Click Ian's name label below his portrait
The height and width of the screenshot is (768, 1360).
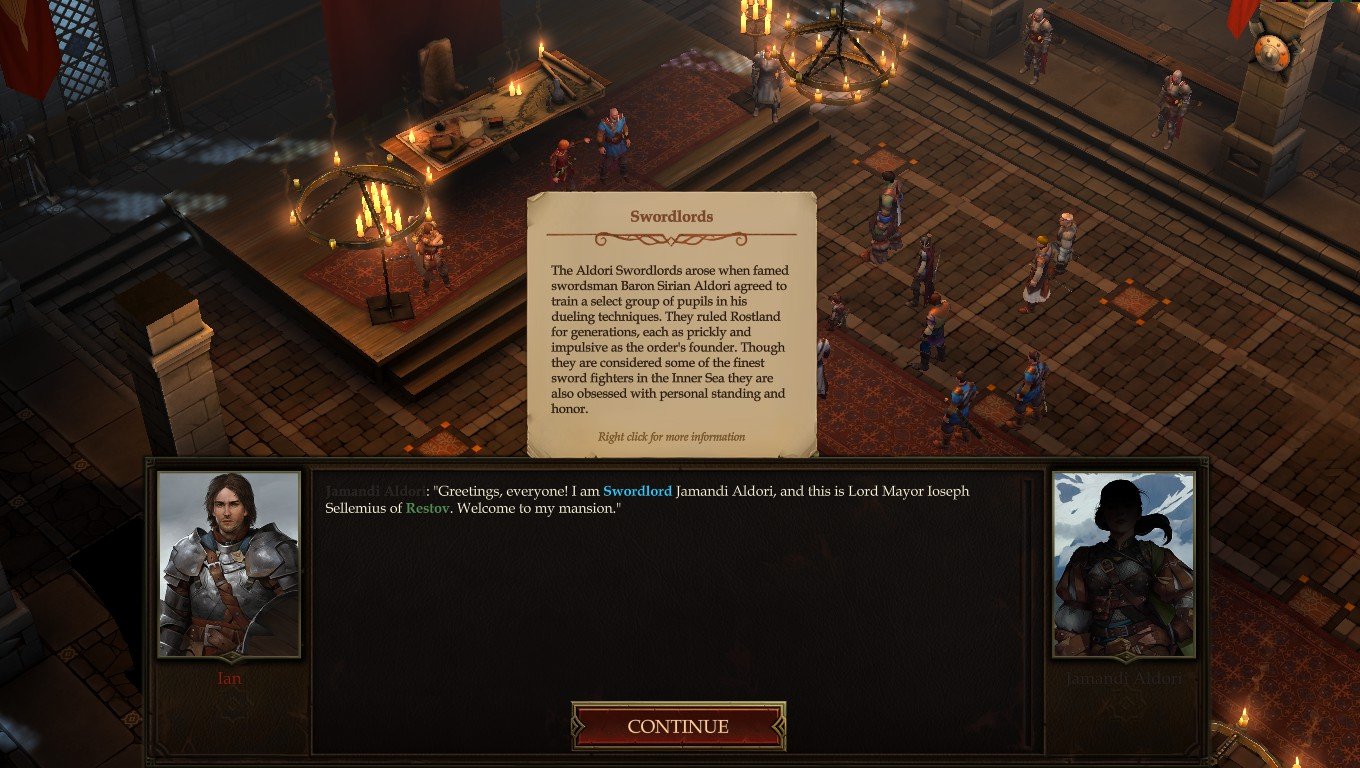point(228,679)
